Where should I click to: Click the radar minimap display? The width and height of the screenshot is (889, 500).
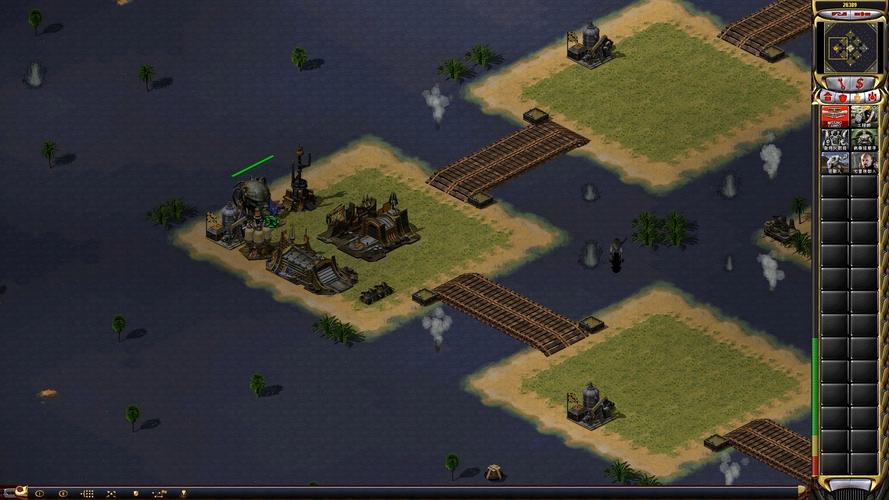coord(849,44)
